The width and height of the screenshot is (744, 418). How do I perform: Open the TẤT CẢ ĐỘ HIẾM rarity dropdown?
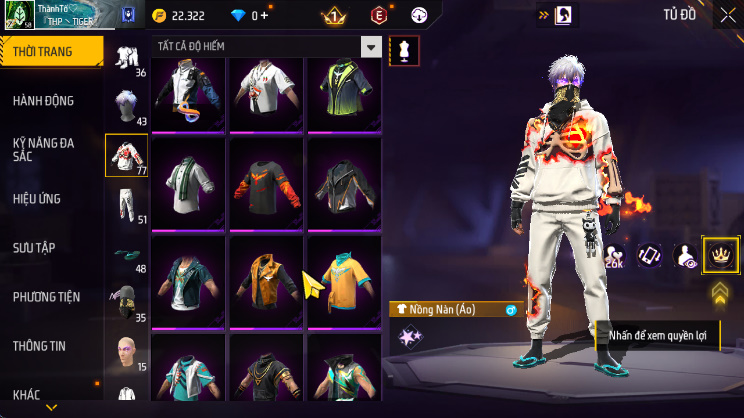tap(371, 47)
